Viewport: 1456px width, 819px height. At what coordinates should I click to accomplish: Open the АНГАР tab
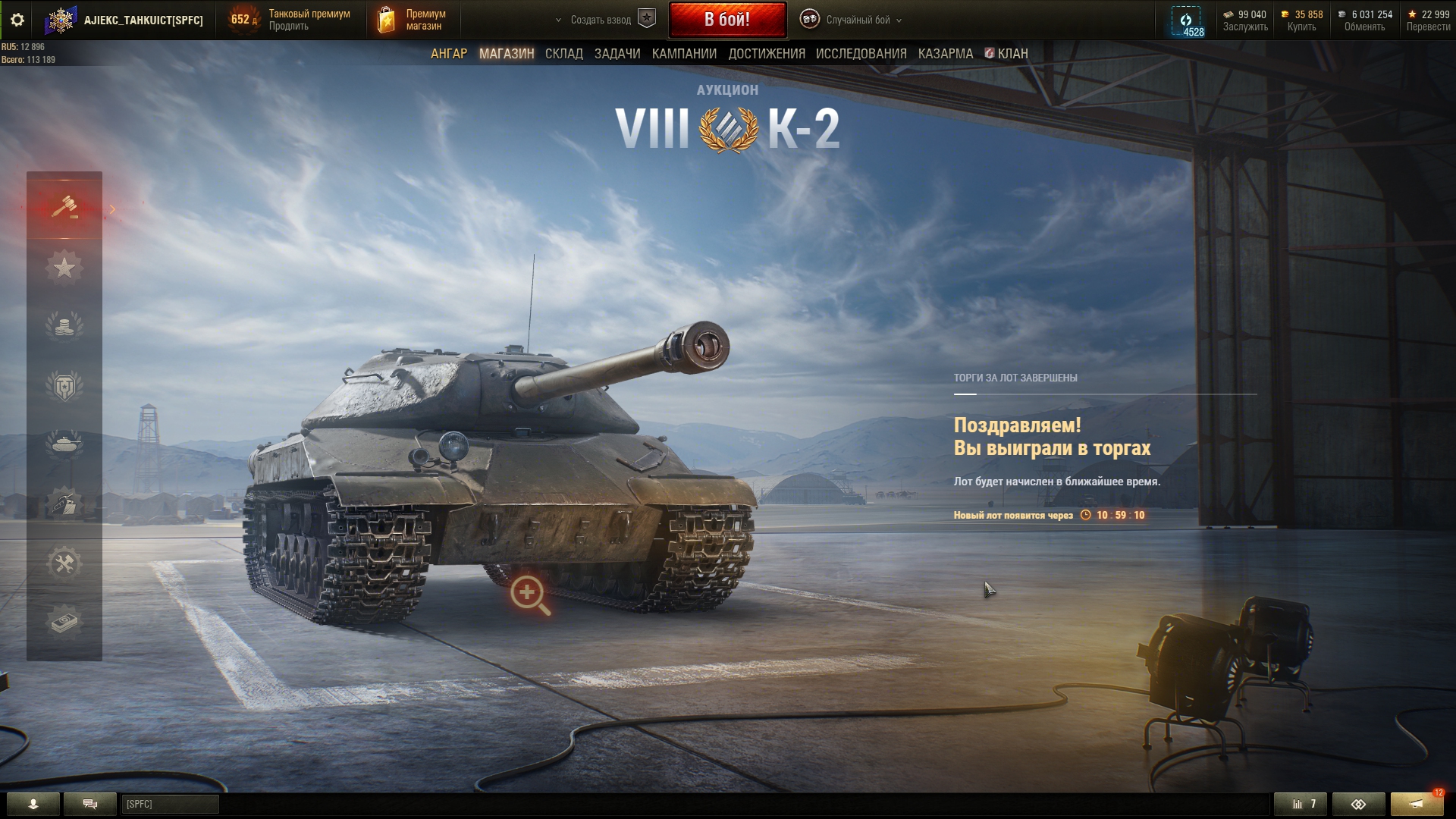448,54
